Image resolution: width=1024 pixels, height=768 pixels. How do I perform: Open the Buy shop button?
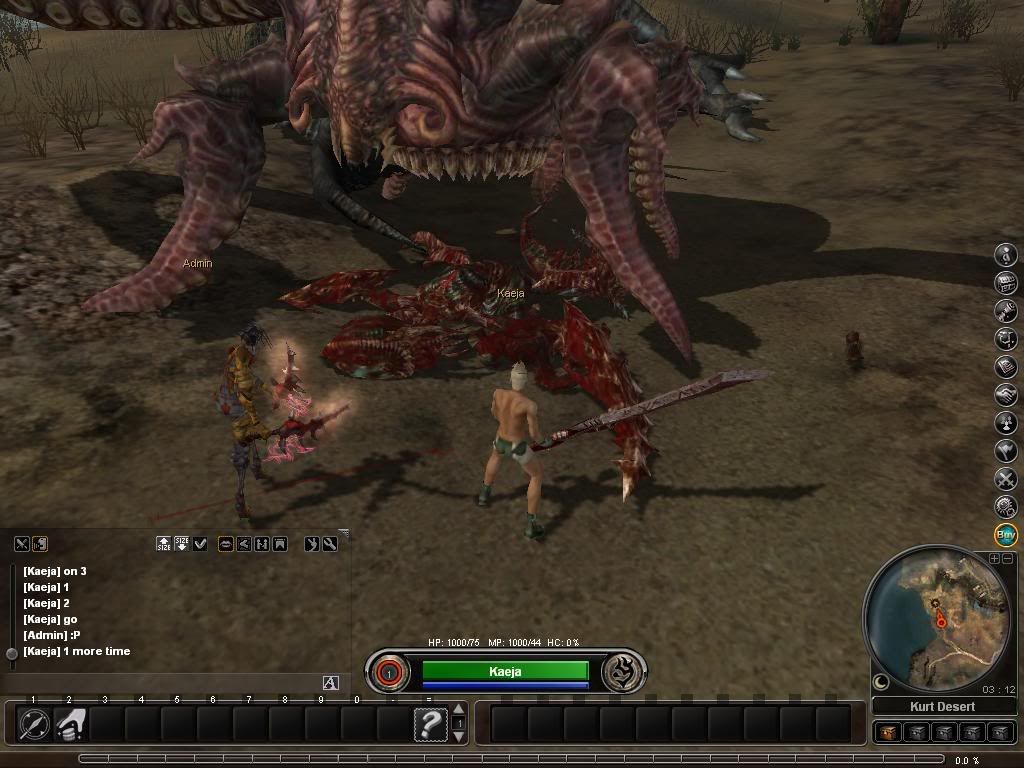[x=1006, y=535]
